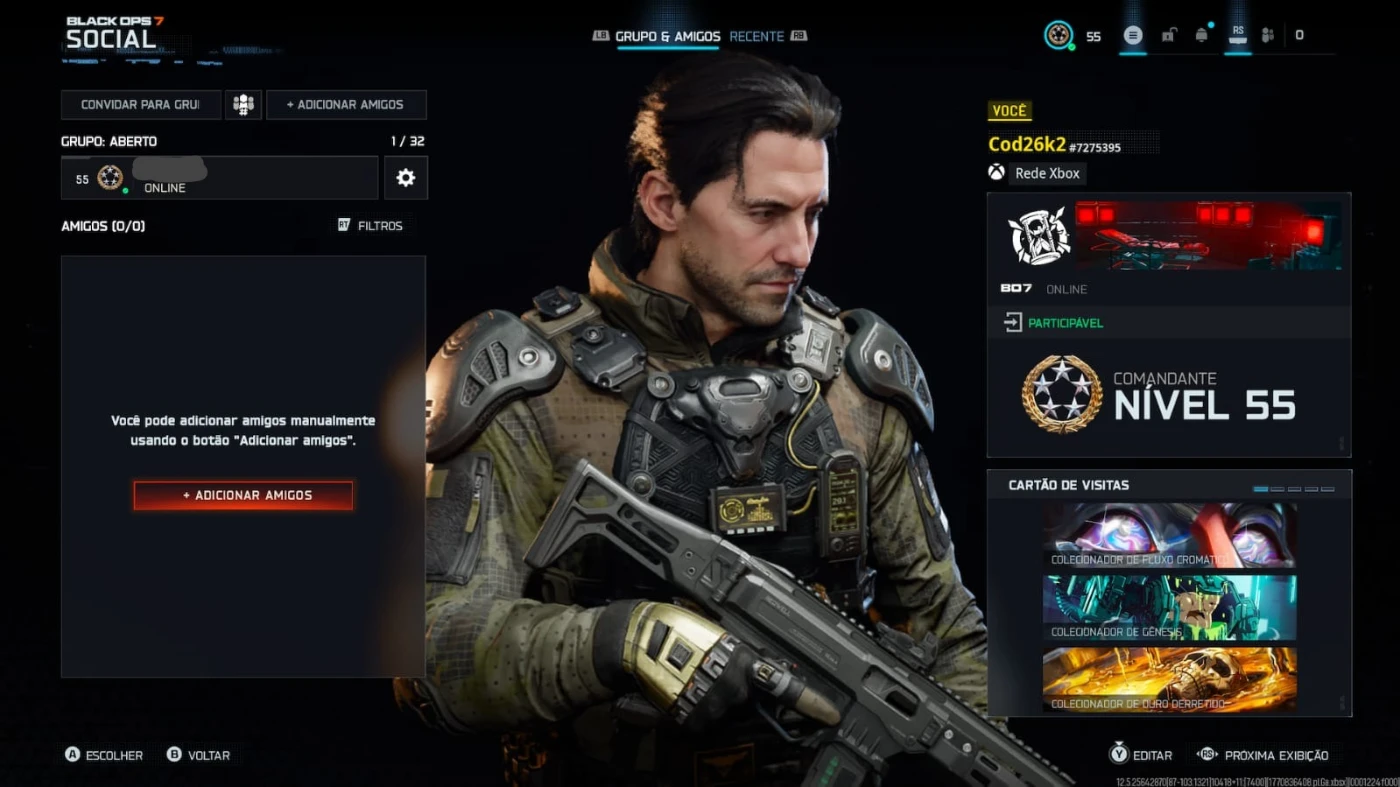Click the friends silhouette icon in the top bar

coord(1267,35)
